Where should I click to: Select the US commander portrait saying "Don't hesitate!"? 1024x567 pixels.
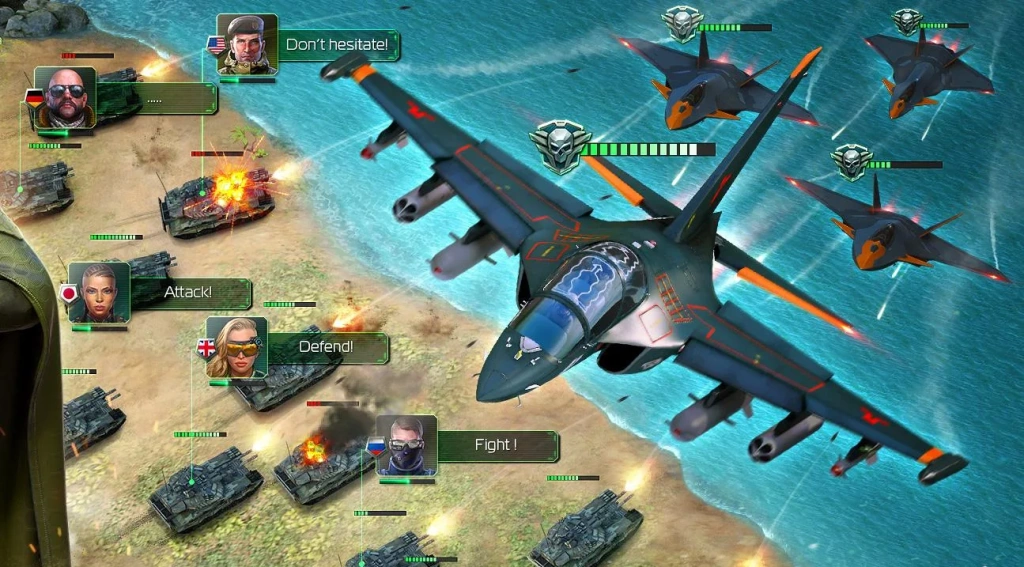[246, 44]
